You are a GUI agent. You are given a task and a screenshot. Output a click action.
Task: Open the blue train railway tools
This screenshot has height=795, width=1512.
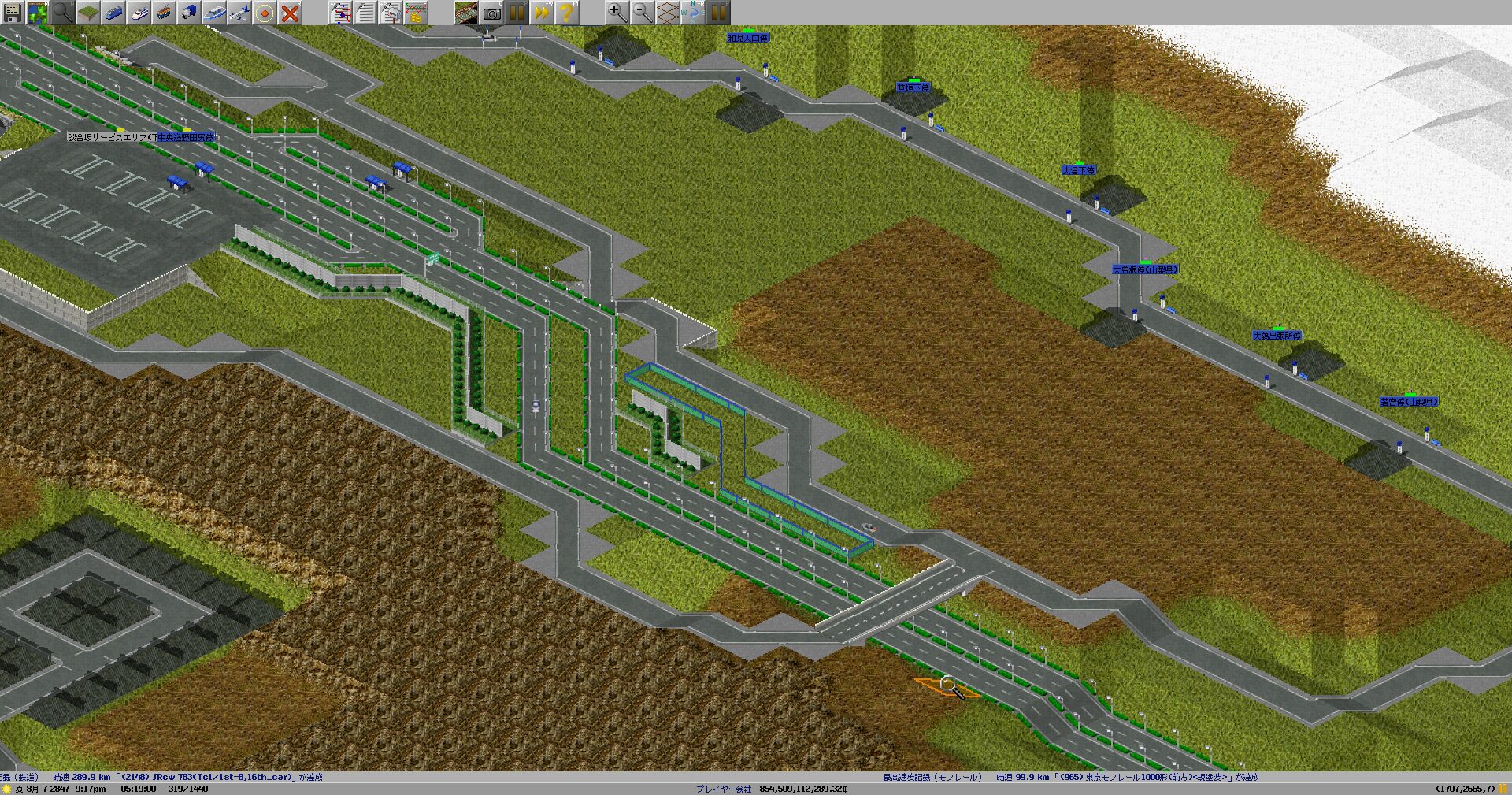[x=113, y=13]
